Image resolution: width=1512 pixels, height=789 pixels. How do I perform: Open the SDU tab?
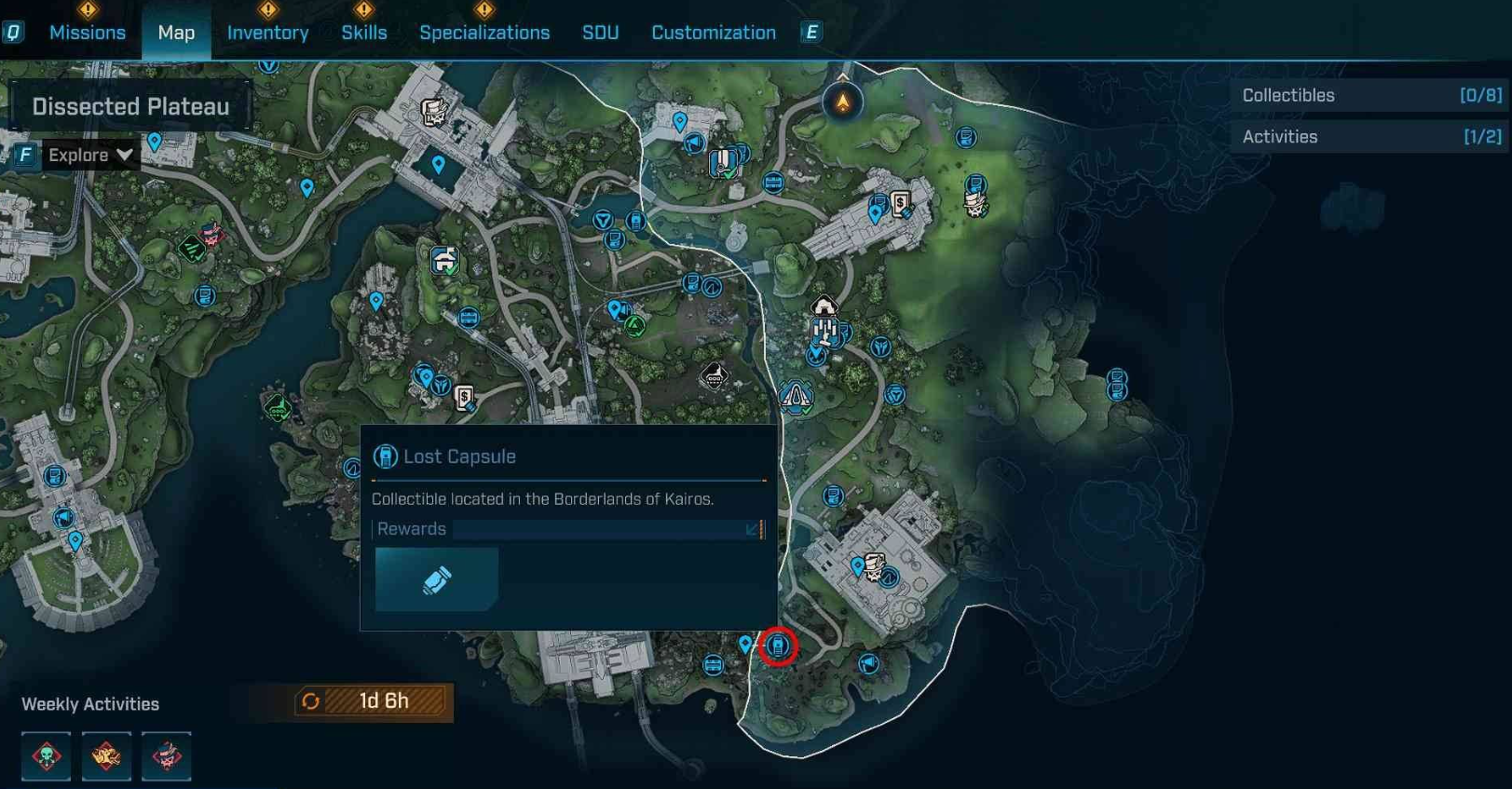[600, 33]
